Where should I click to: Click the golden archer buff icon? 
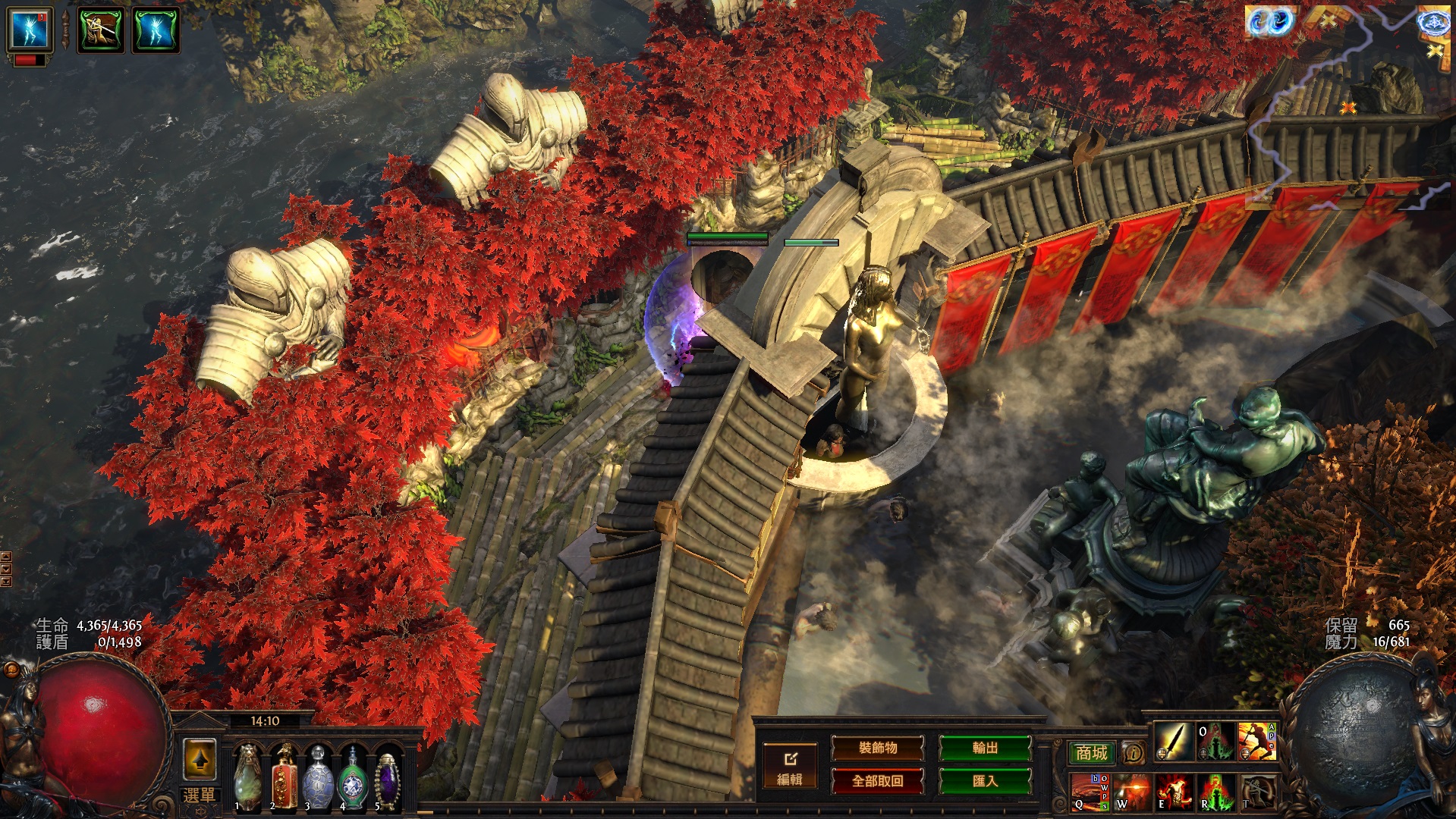[101, 30]
